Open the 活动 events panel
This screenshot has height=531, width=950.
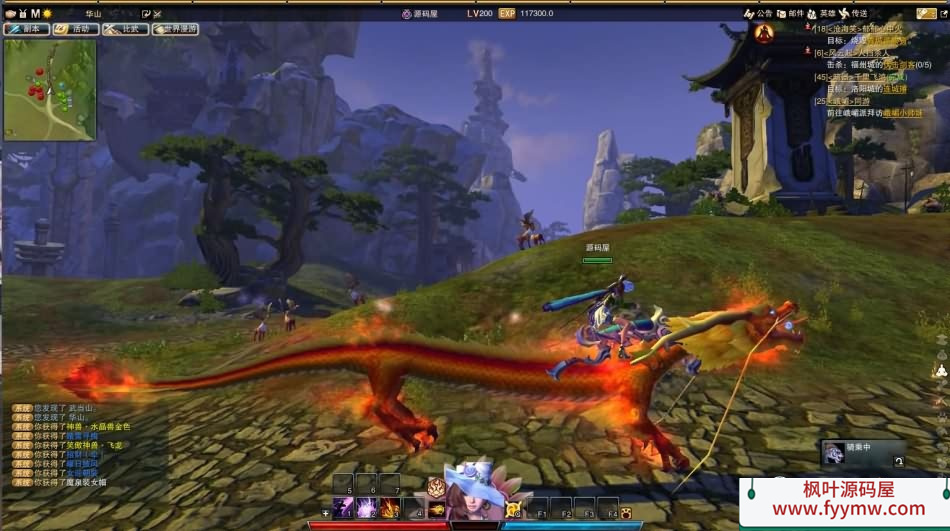[x=76, y=29]
